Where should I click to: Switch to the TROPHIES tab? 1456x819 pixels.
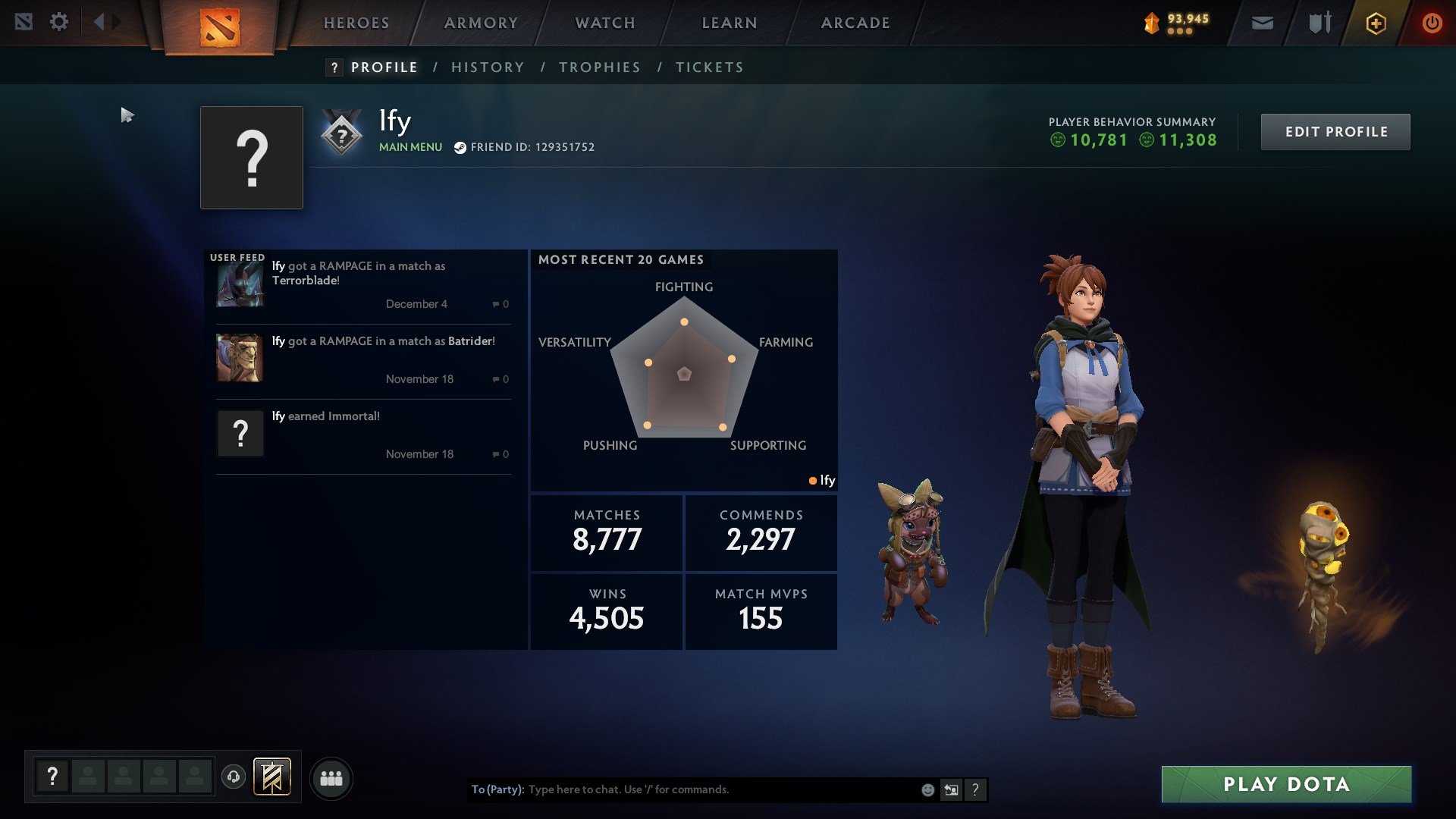click(x=599, y=67)
